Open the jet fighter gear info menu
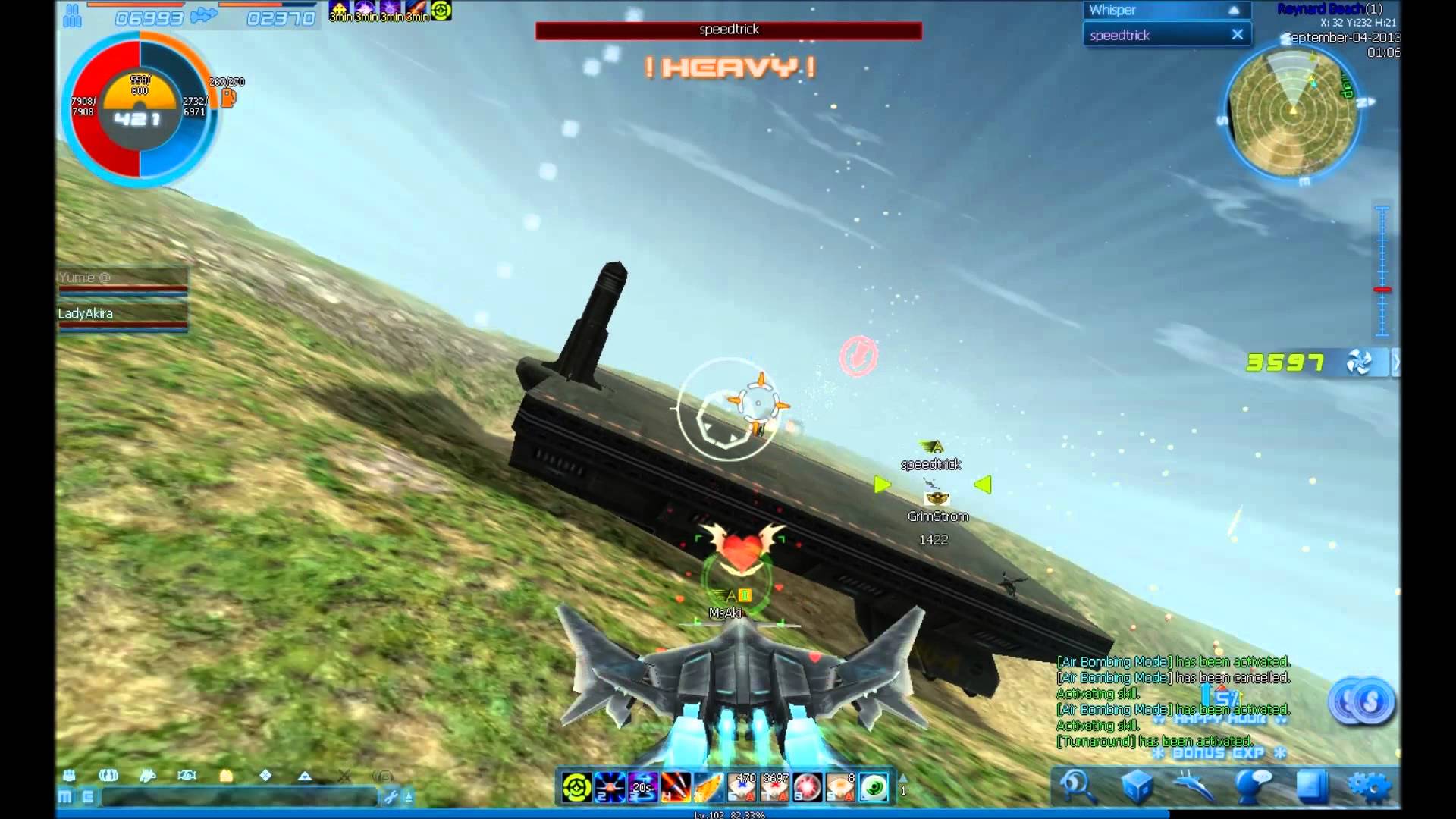 point(1194,786)
